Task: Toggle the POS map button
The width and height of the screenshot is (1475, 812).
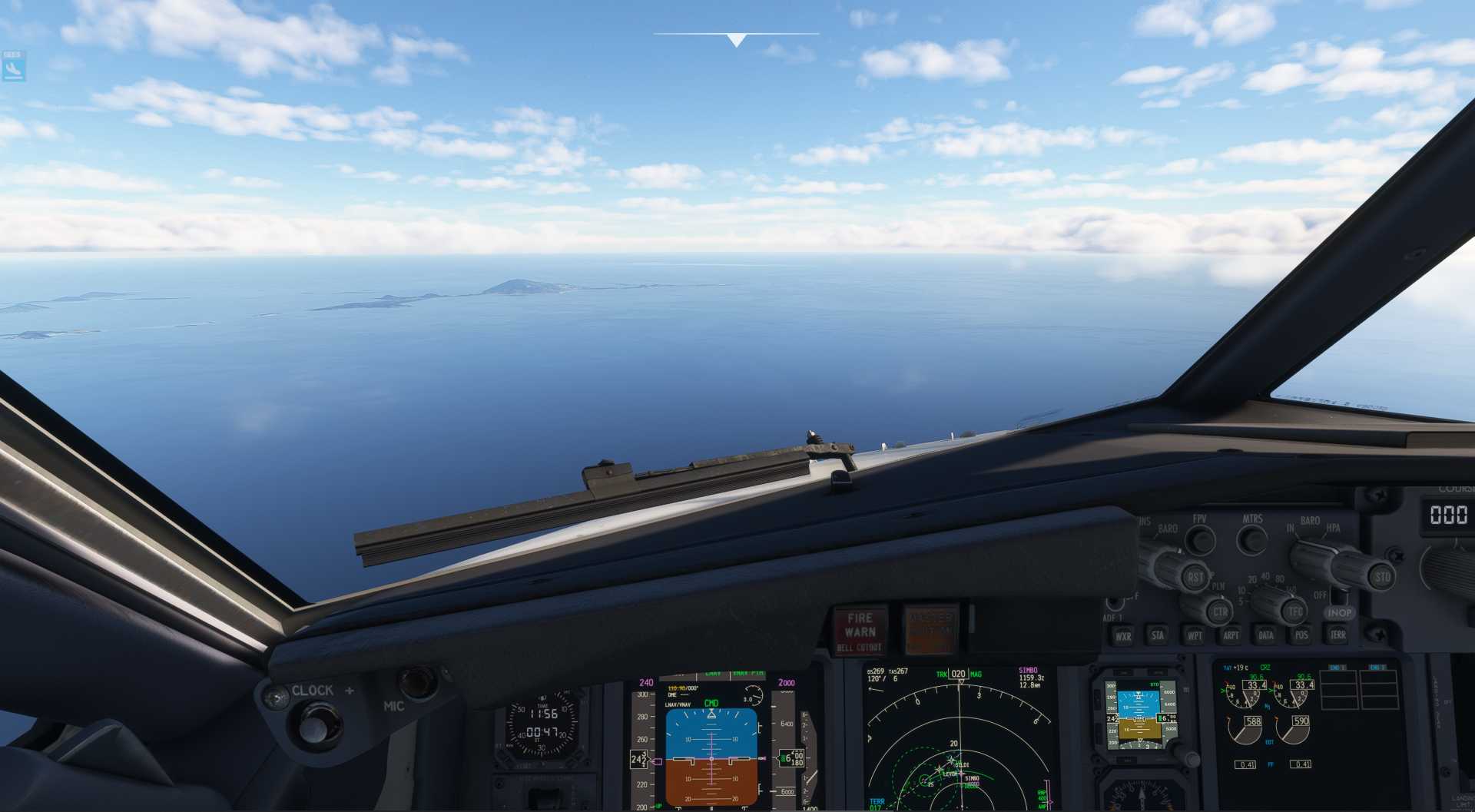Action: pyautogui.click(x=1301, y=635)
